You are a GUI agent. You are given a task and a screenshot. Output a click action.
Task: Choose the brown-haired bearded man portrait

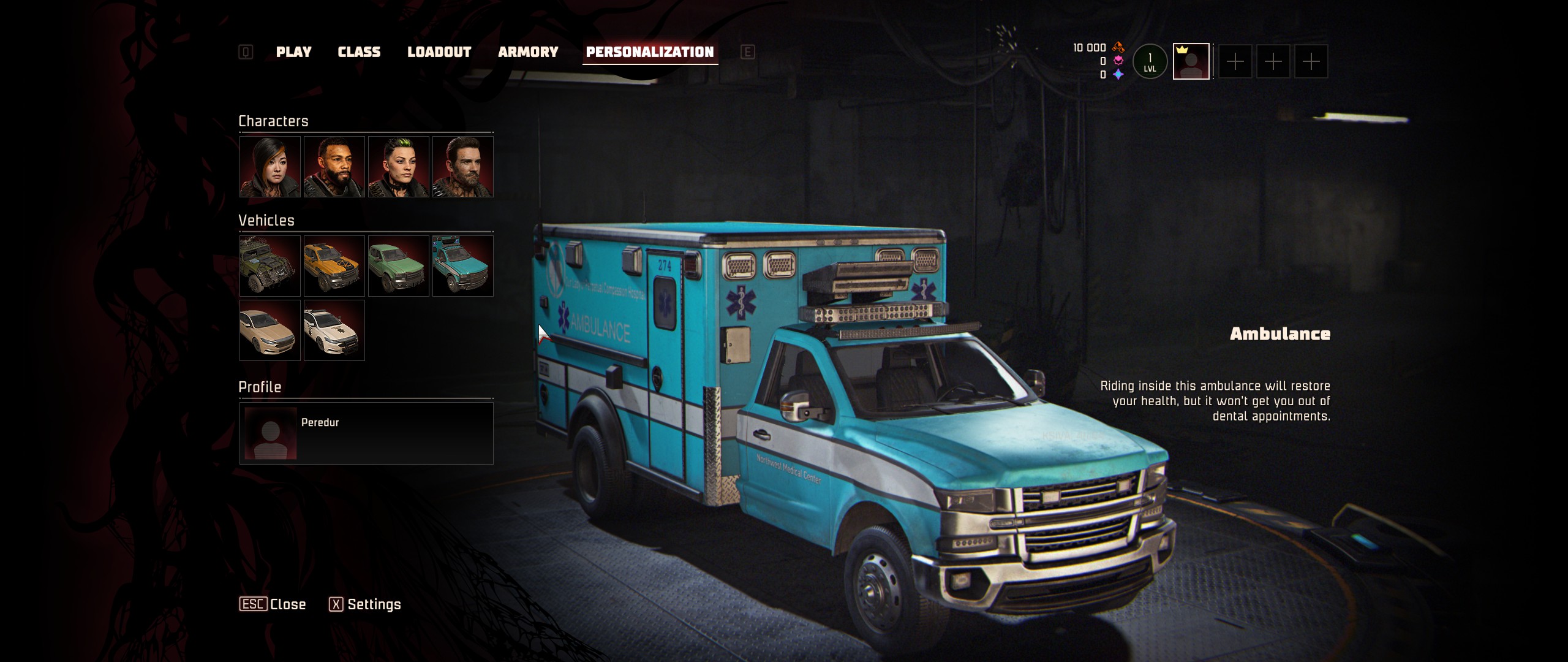pos(463,167)
